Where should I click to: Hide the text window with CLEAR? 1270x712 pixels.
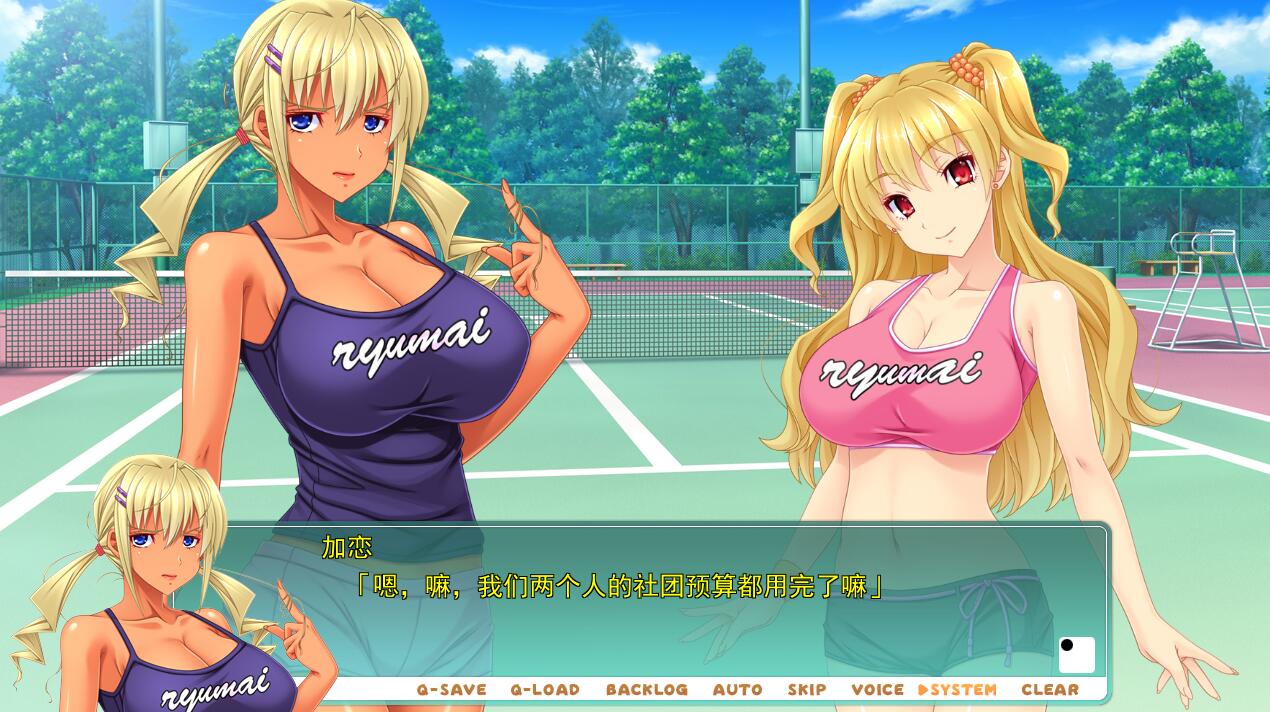[1050, 689]
